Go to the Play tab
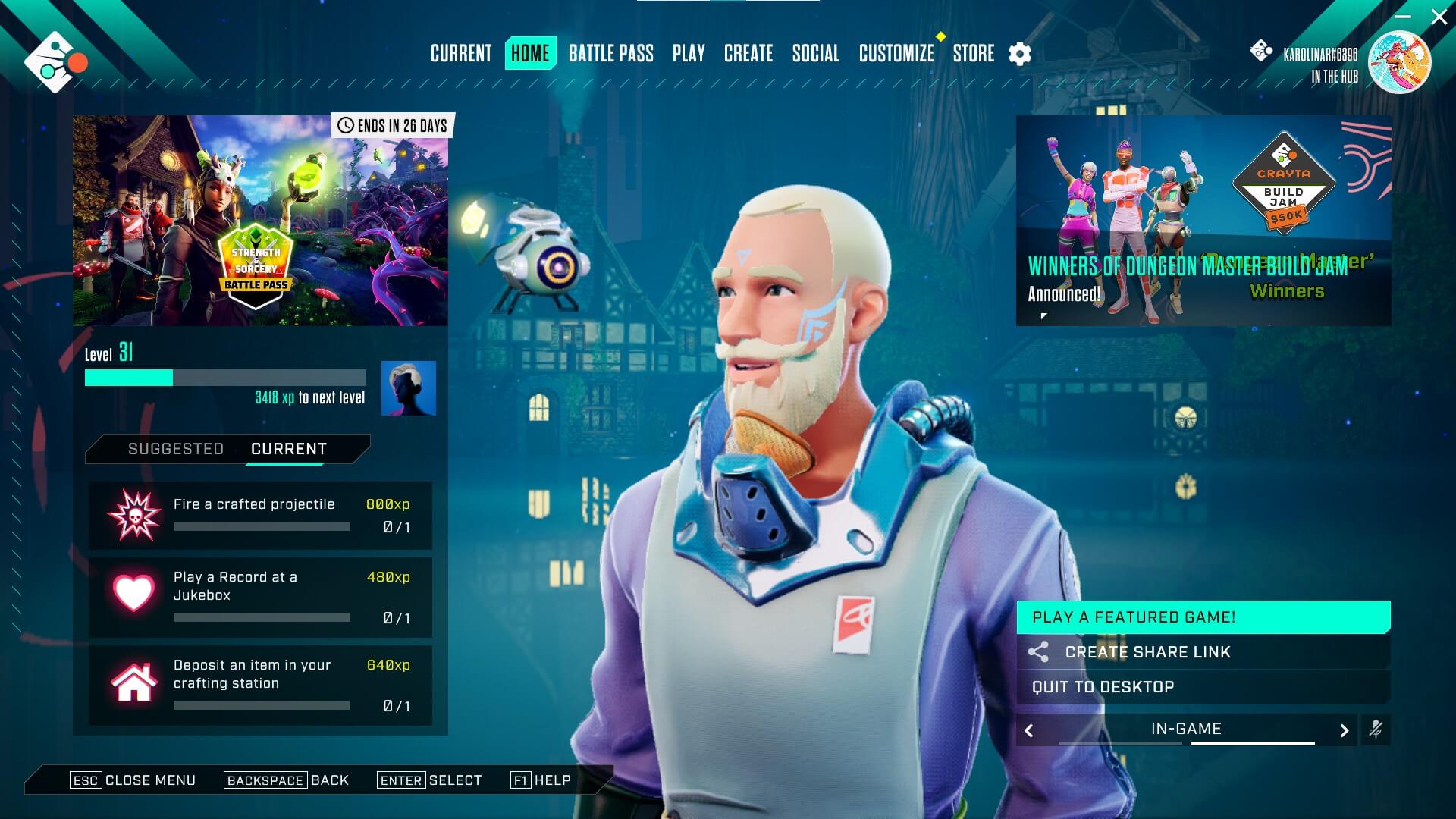The height and width of the screenshot is (819, 1456). [689, 54]
